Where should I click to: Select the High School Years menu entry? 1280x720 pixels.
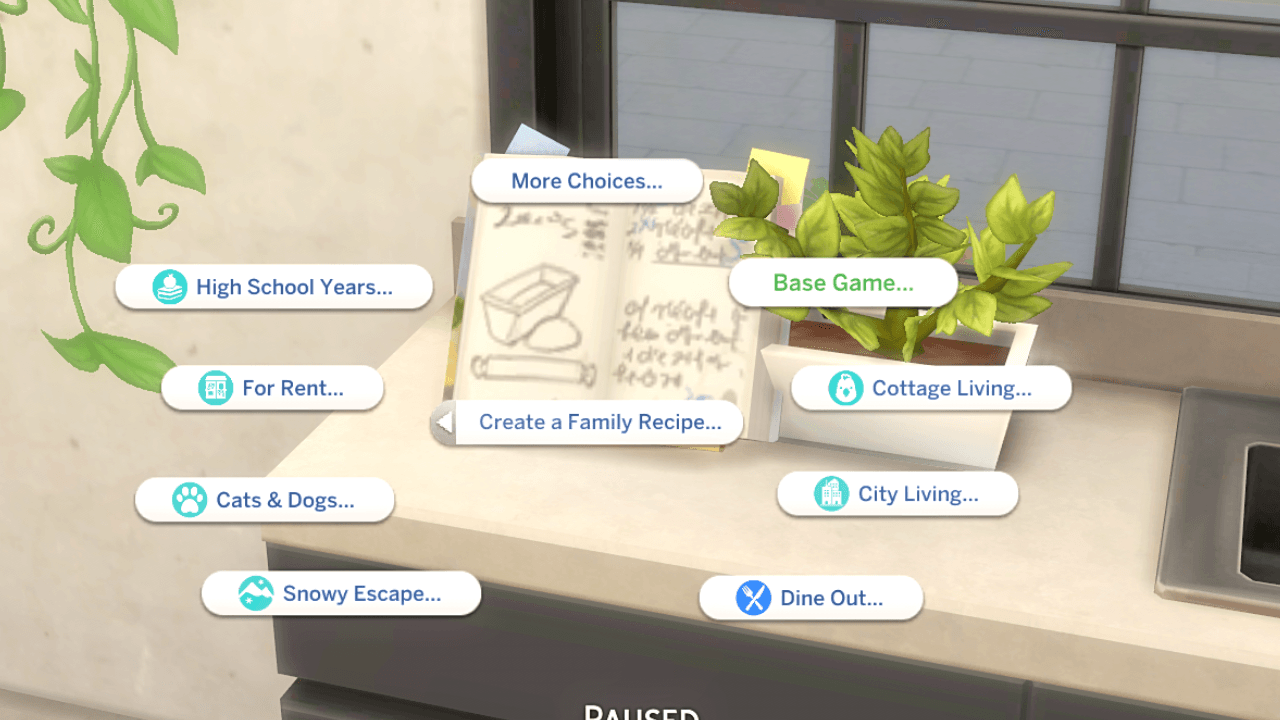[274, 287]
